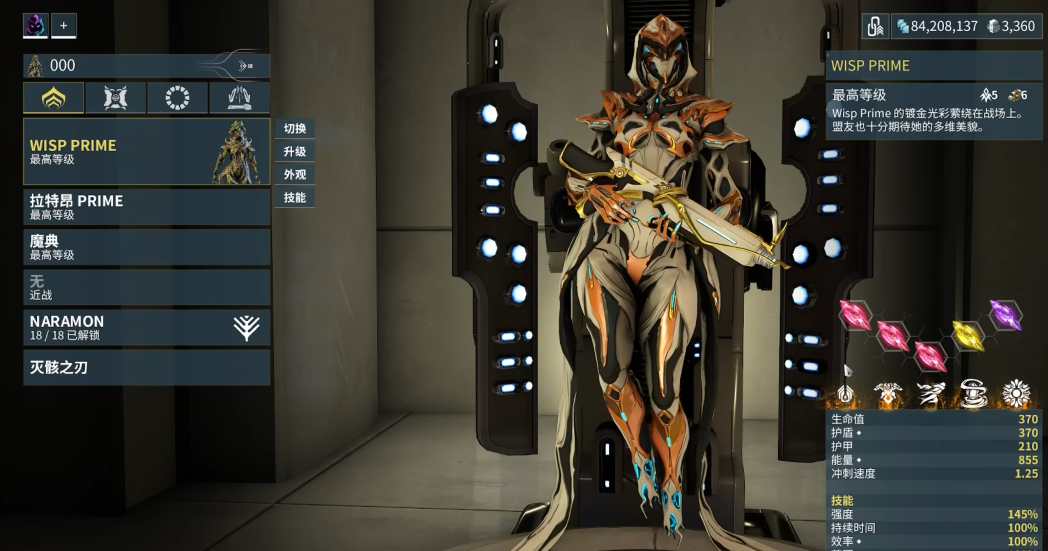Open the NARAMON focus school entry
This screenshot has width=1048, height=551.
(146, 328)
